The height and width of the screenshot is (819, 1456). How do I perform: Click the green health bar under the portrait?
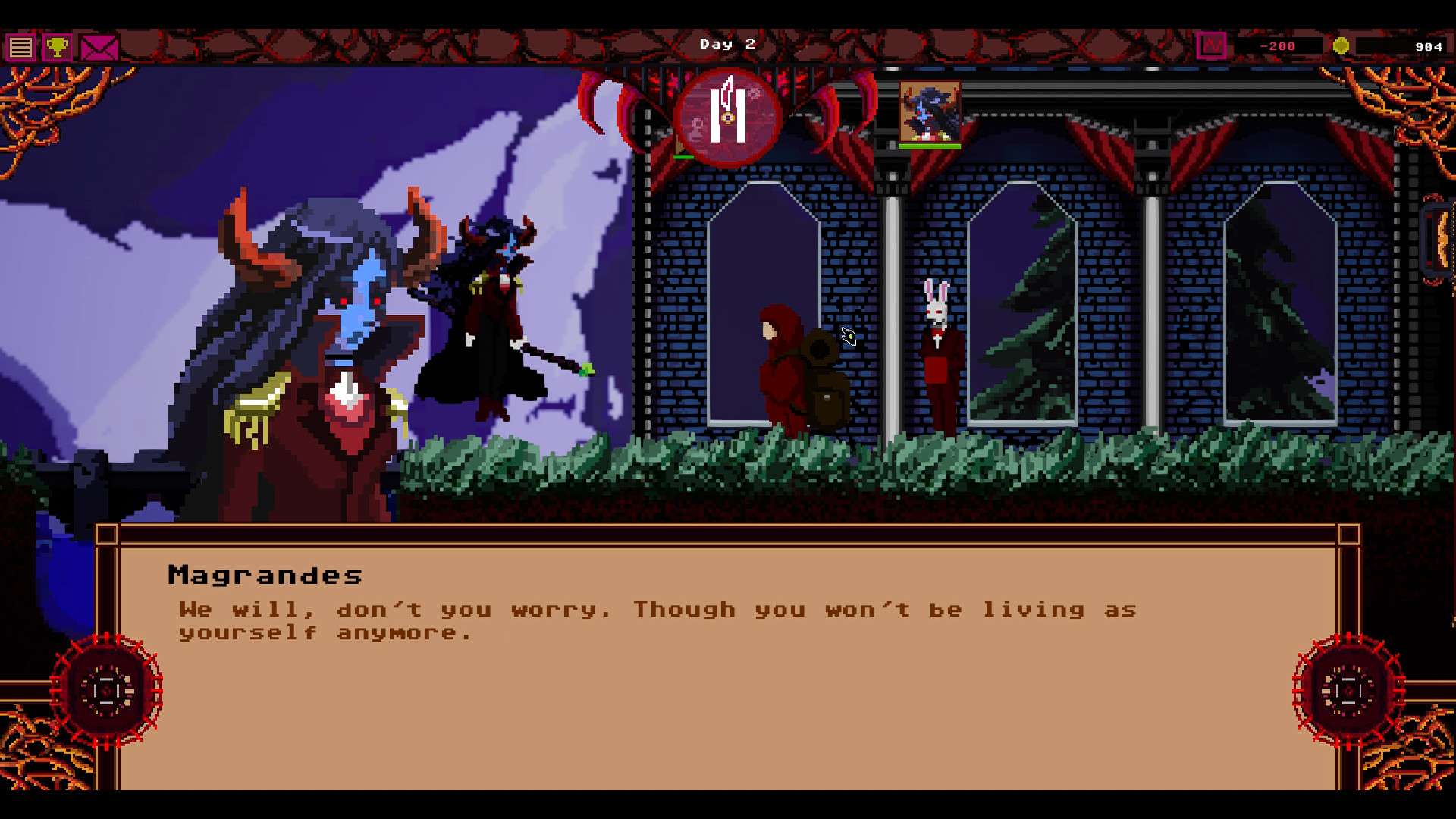click(x=928, y=146)
